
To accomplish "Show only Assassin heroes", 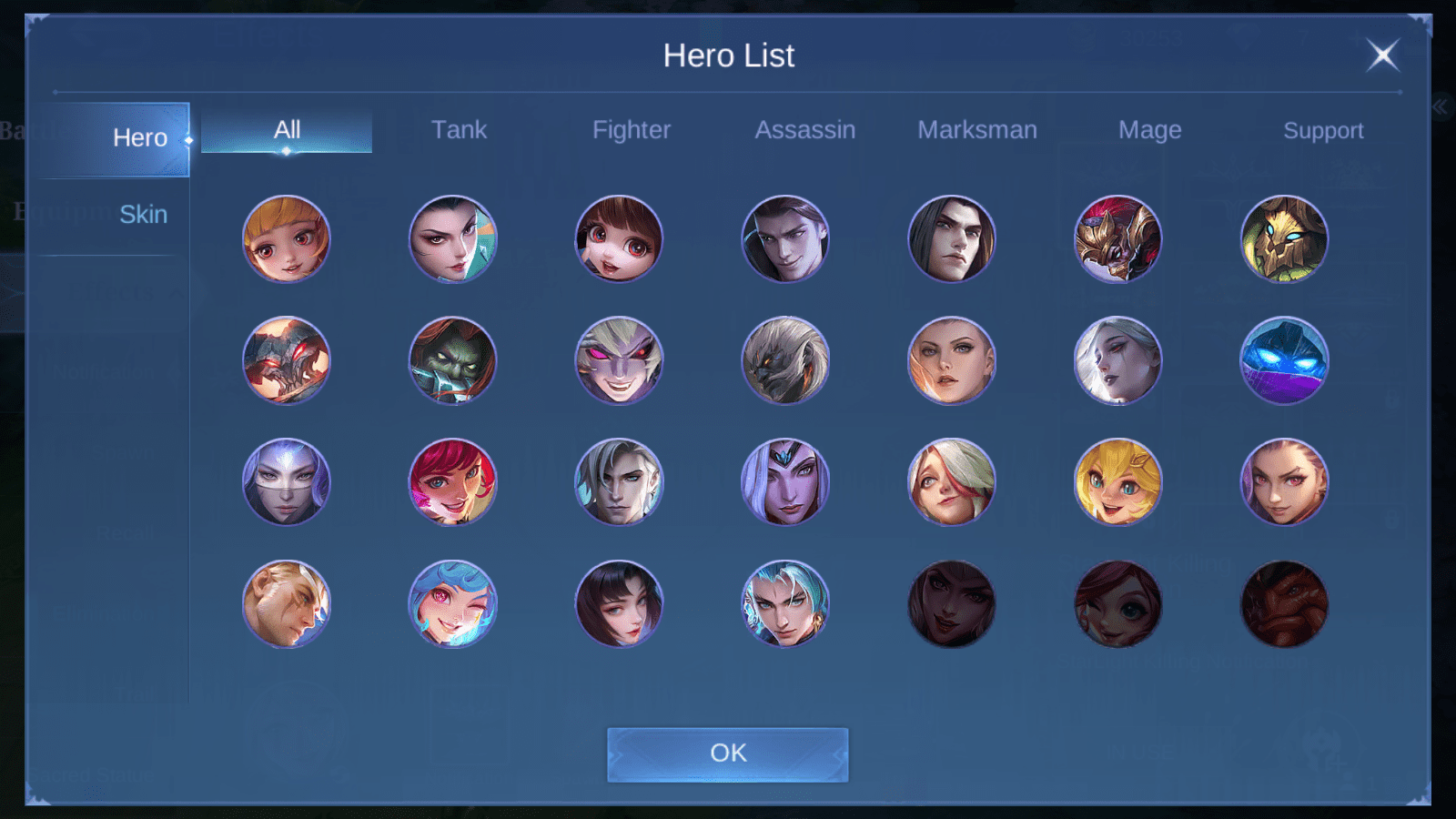I will tap(804, 130).
